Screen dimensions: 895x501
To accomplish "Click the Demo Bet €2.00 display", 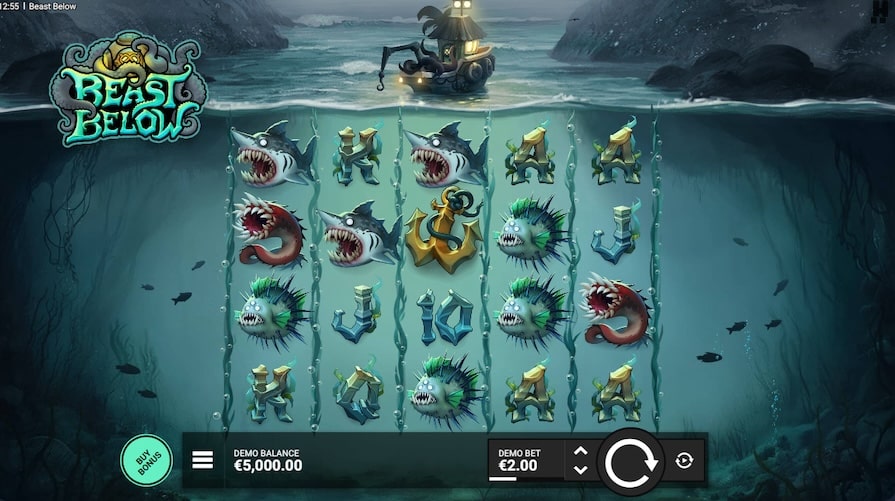I will tap(524, 460).
